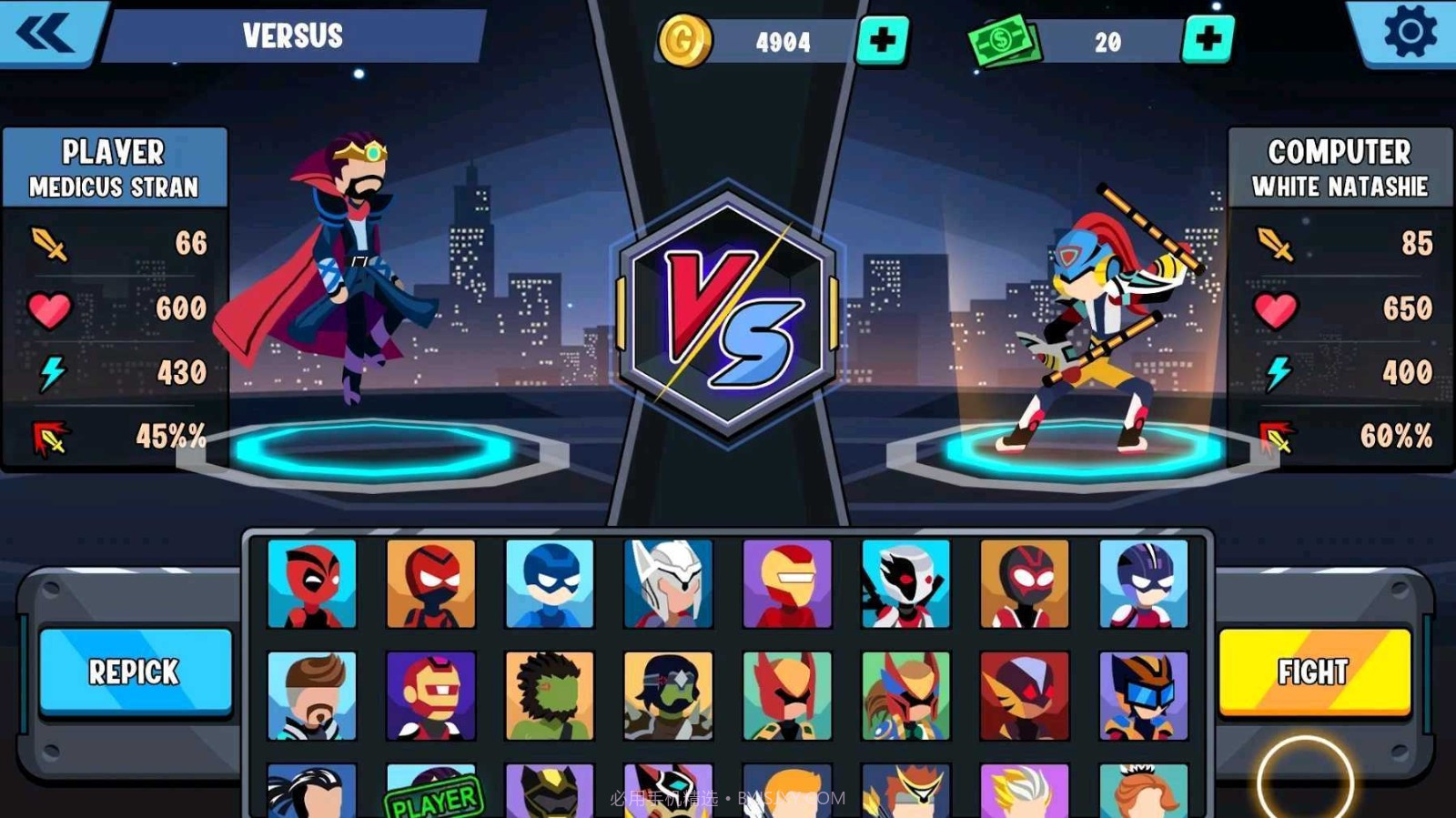The height and width of the screenshot is (818, 1456).
Task: Click the gold coin icon near 4904
Action: 688,40
